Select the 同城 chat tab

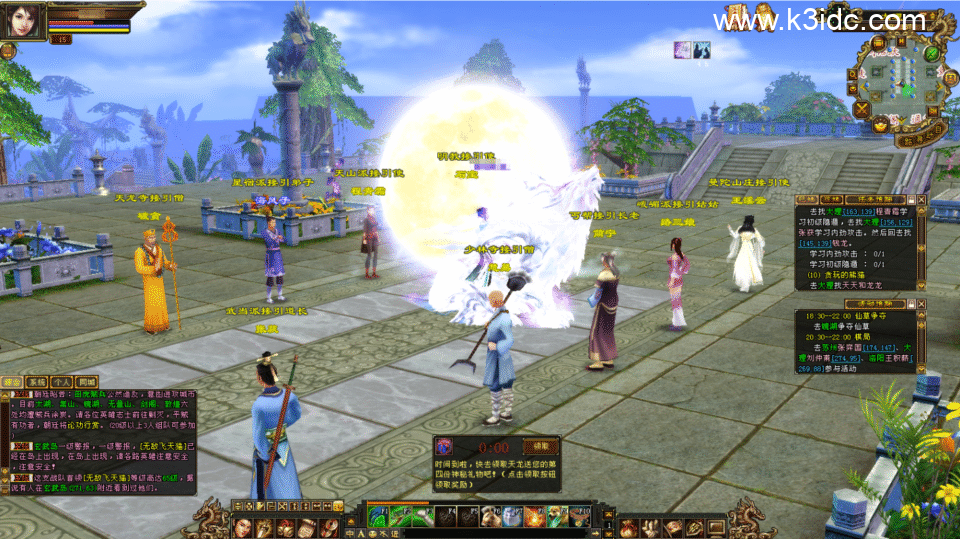87,381
